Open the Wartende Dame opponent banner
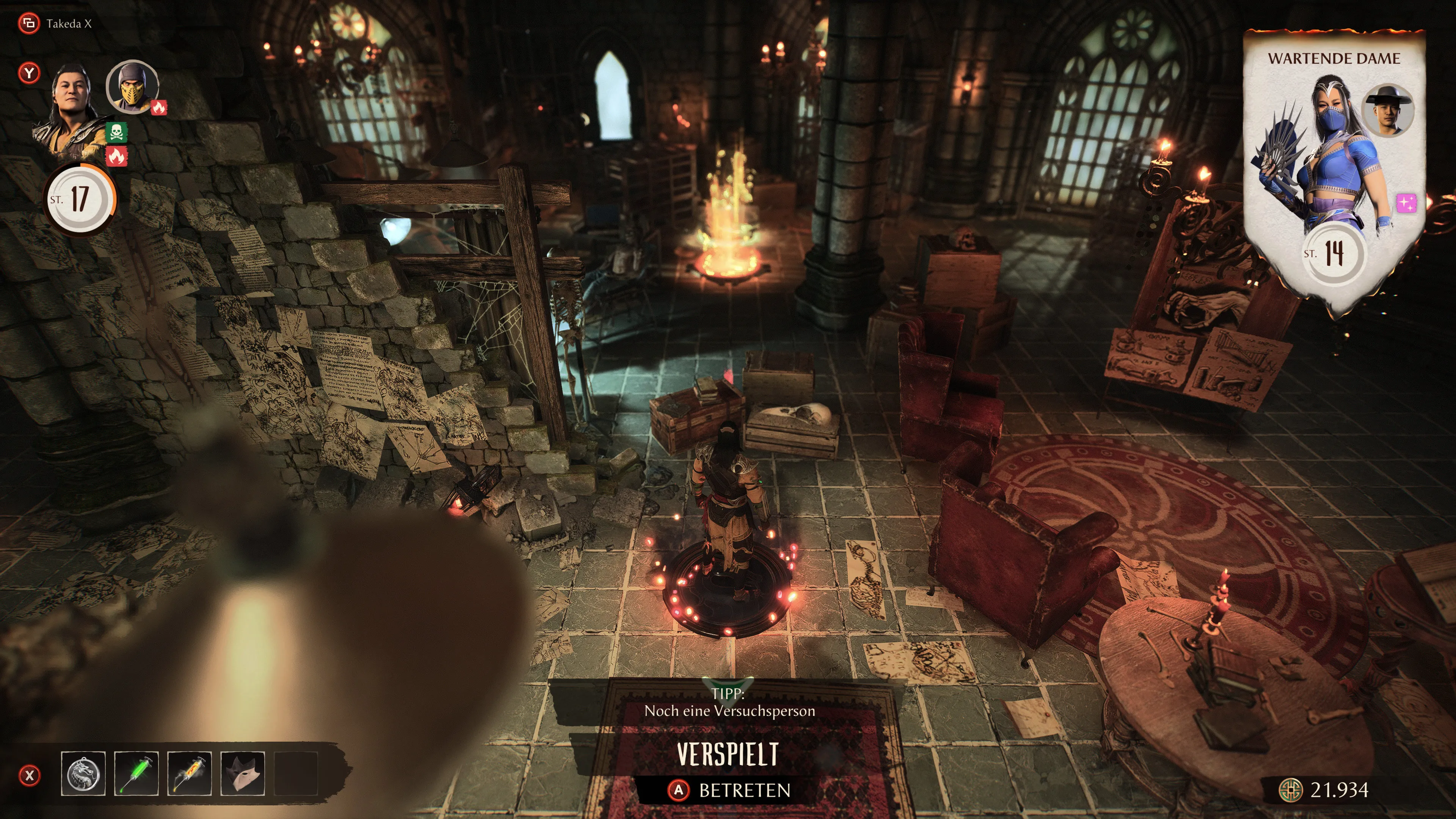Screen dimensions: 1456x819 click(1334, 169)
